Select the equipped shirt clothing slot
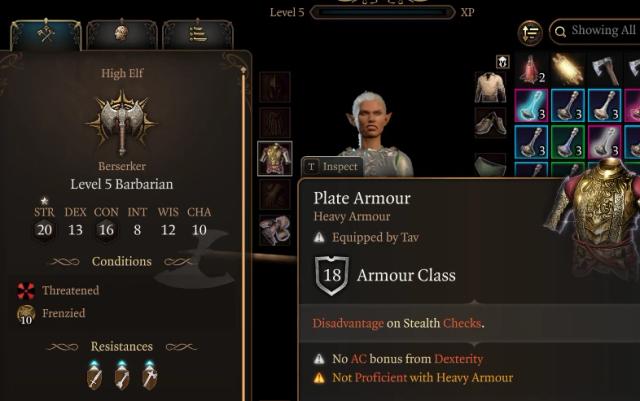 490,88
